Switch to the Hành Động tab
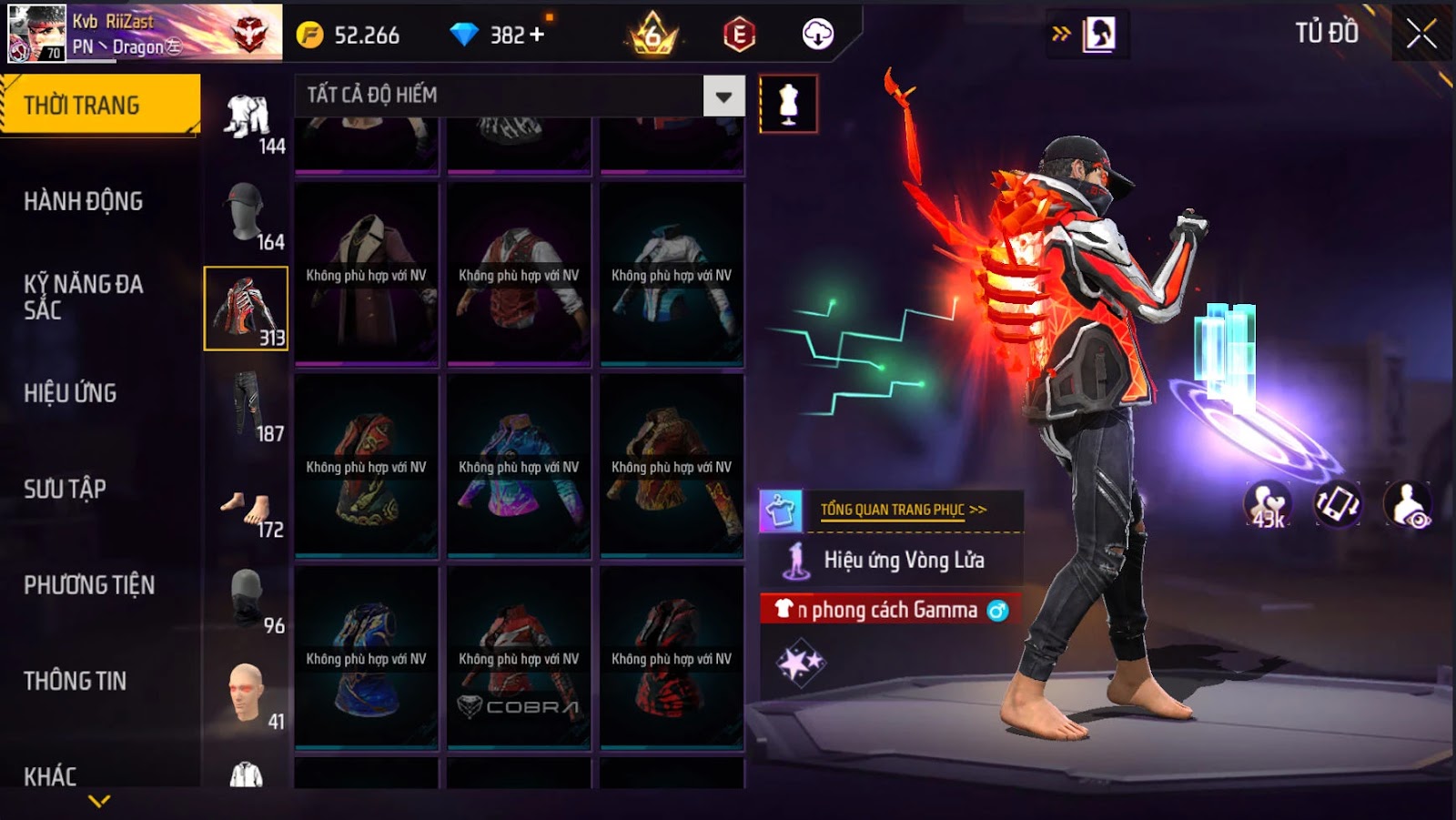This screenshot has width=1456, height=820. coord(84,201)
